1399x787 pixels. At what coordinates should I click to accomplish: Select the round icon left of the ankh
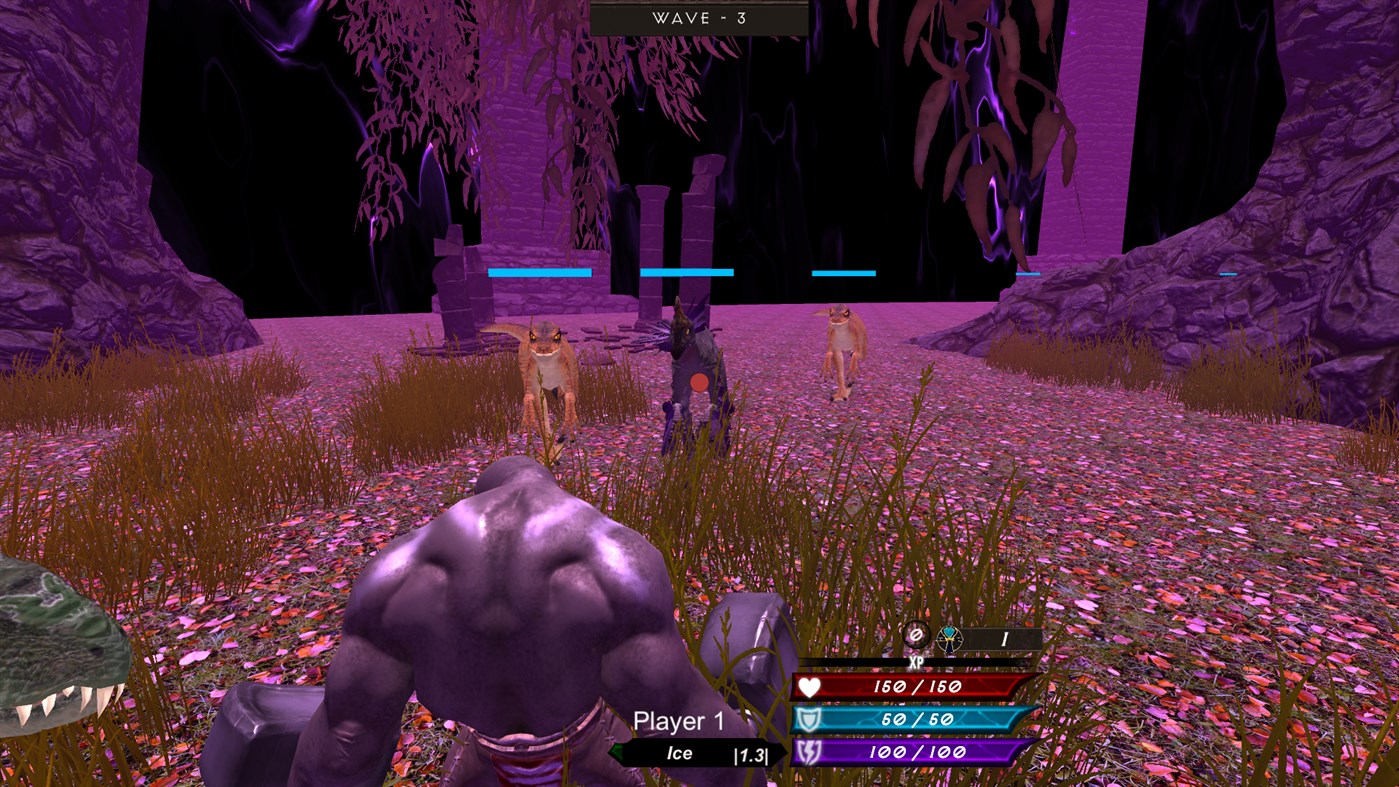917,636
